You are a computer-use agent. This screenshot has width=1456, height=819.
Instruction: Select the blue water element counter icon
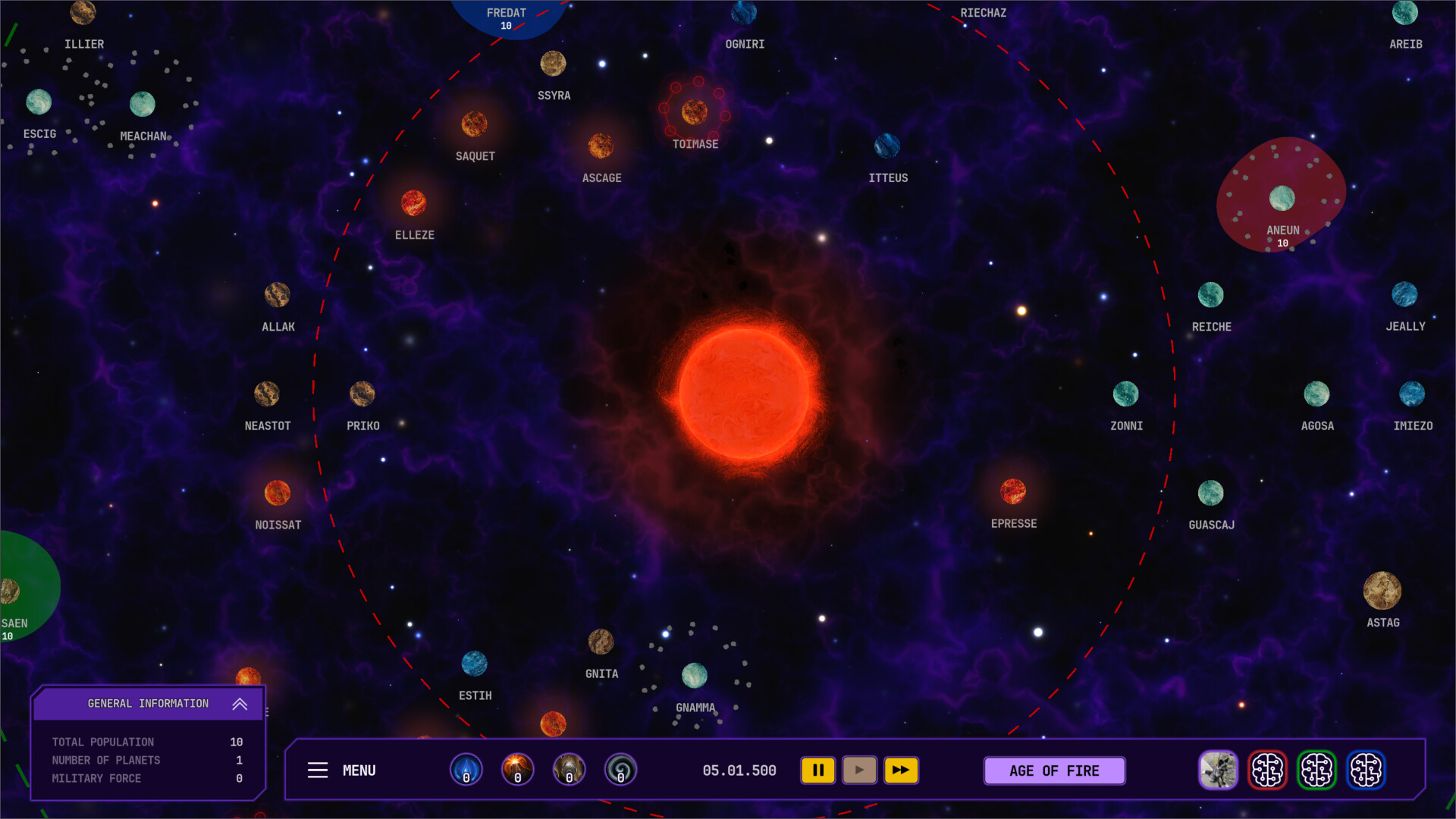point(466,770)
